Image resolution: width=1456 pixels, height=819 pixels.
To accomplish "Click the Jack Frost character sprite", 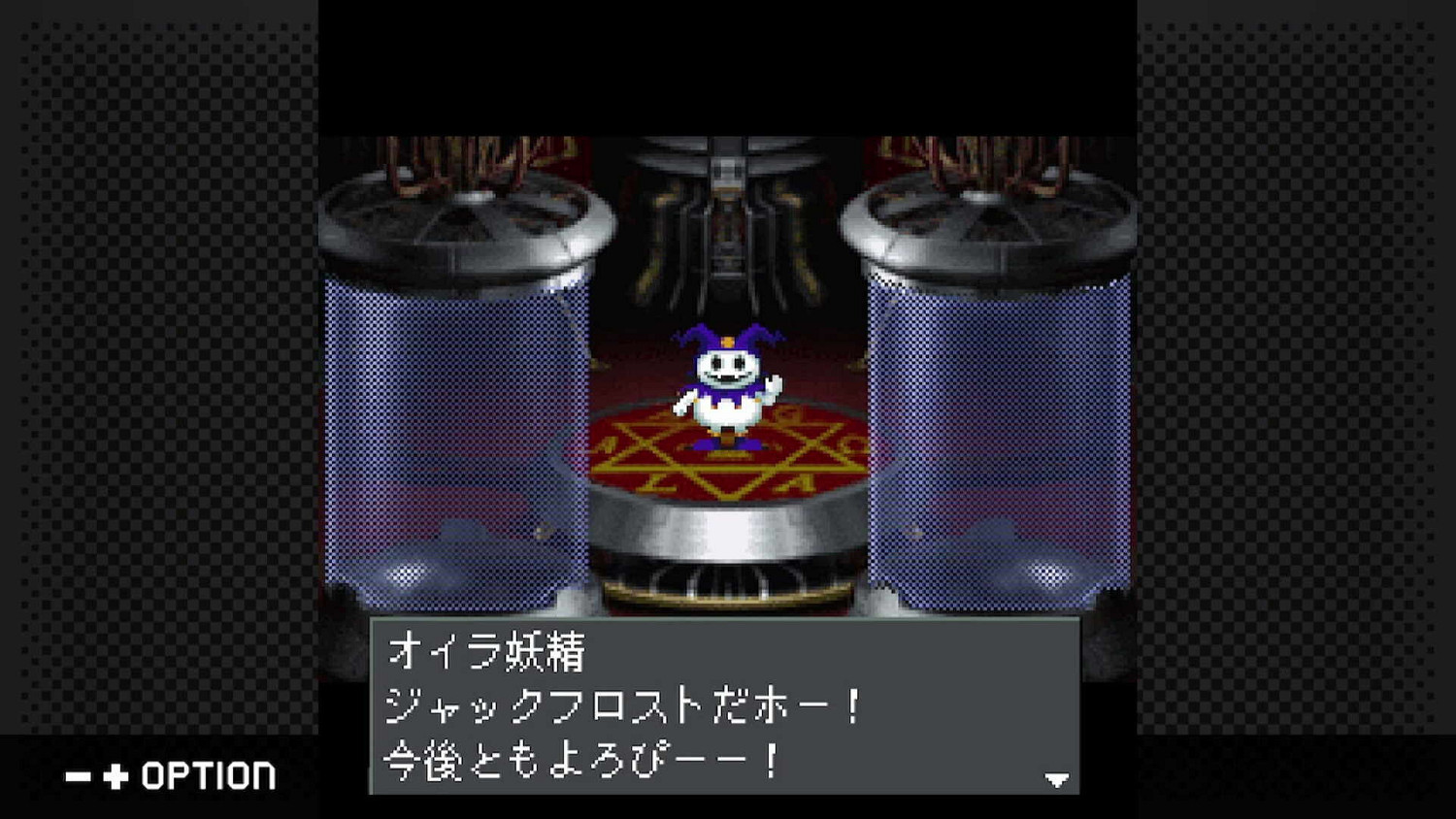I will (728, 388).
